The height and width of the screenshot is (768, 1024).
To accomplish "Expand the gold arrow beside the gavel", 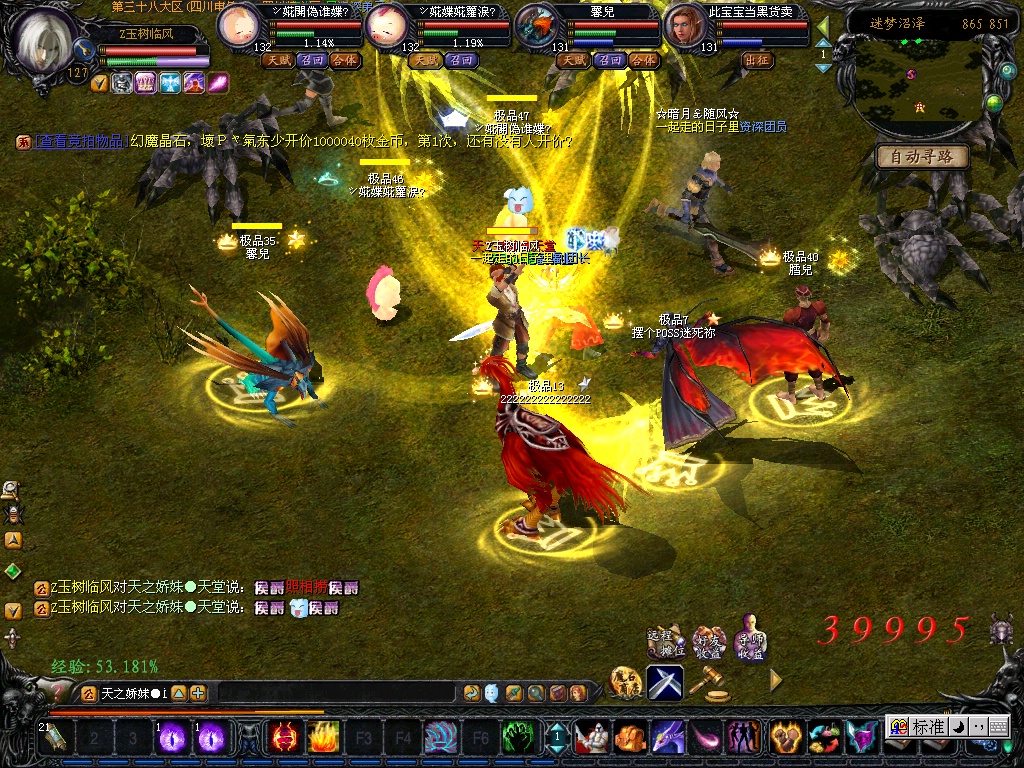I will click(x=776, y=680).
